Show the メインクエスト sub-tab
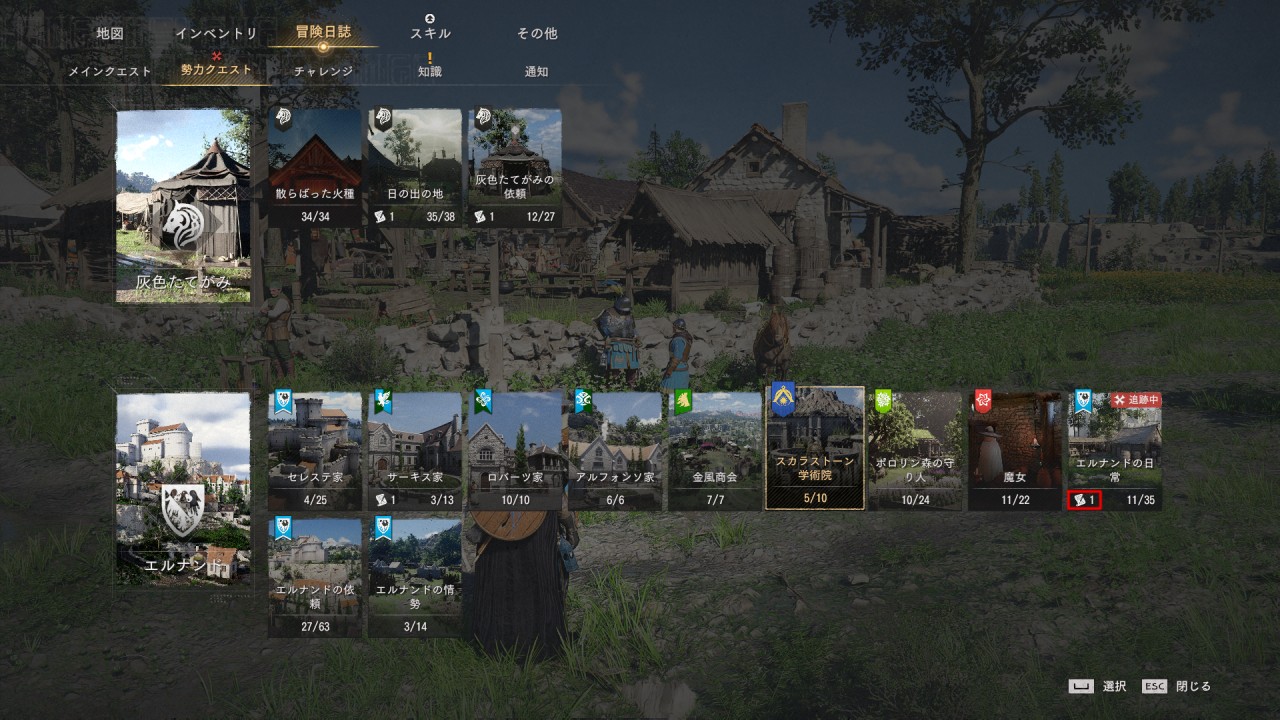This screenshot has height=720, width=1280. coord(110,72)
